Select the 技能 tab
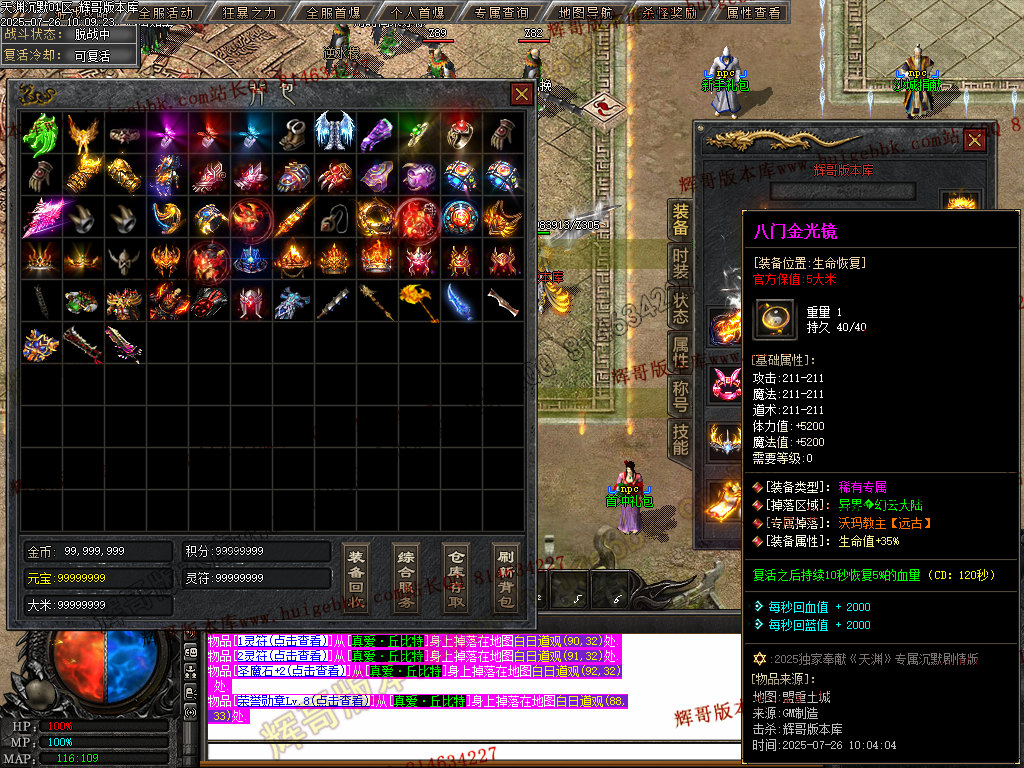The height and width of the screenshot is (768, 1024). click(x=680, y=440)
